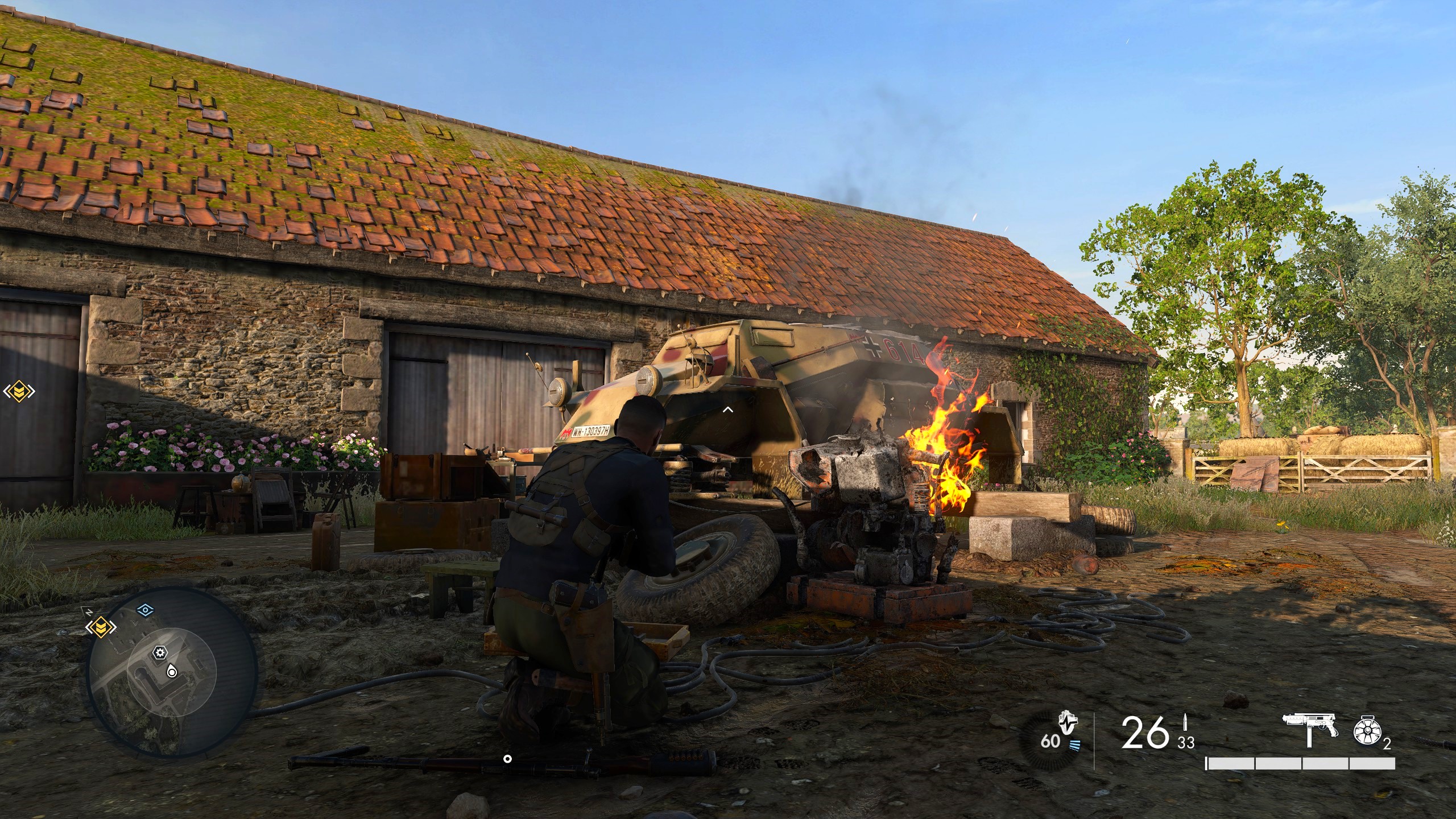
Task: Click the blue eye marker on minimap
Action: (x=146, y=610)
